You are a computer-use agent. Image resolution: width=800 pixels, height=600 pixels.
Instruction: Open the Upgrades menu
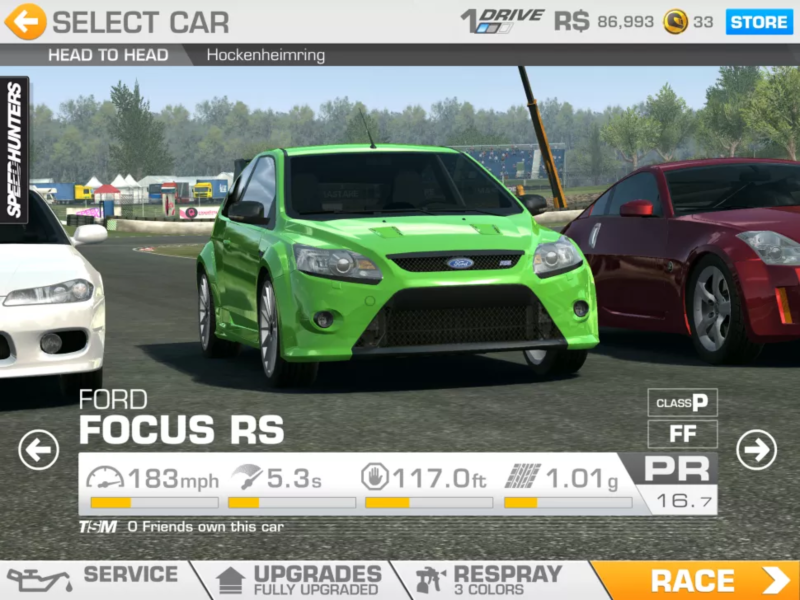(300, 579)
